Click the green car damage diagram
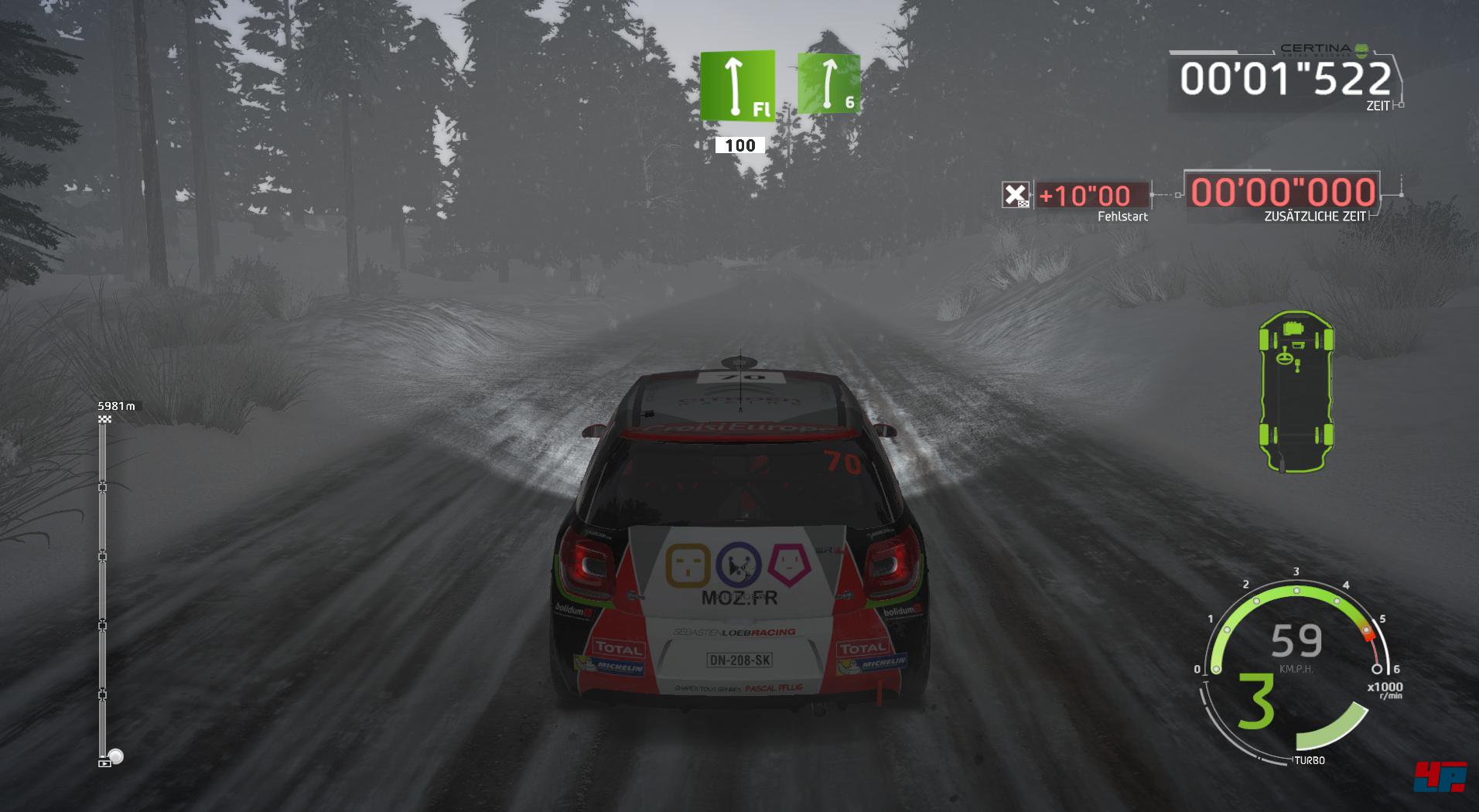This screenshot has height=812, width=1479. [1296, 391]
